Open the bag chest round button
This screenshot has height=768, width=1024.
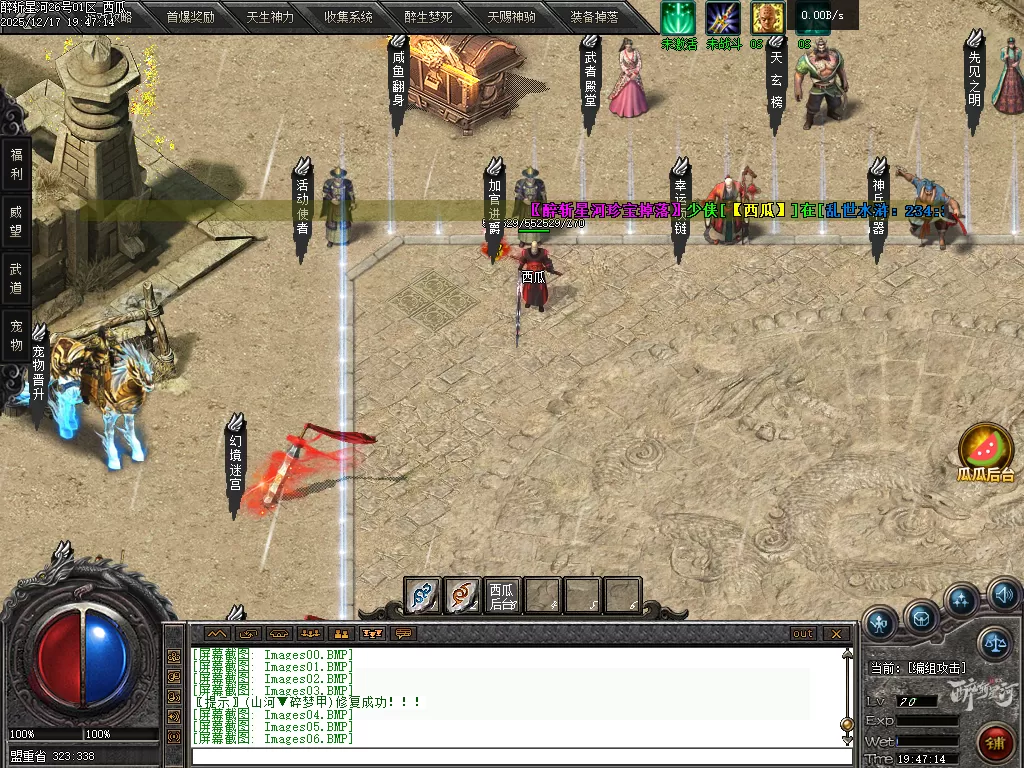[922, 617]
